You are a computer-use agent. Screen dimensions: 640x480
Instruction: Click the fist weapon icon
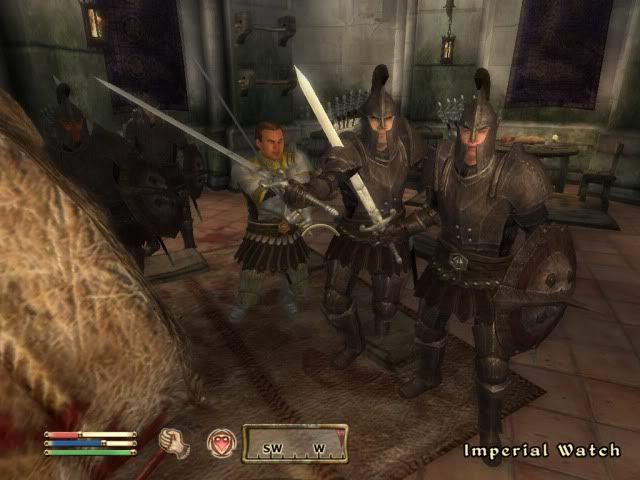[174, 442]
